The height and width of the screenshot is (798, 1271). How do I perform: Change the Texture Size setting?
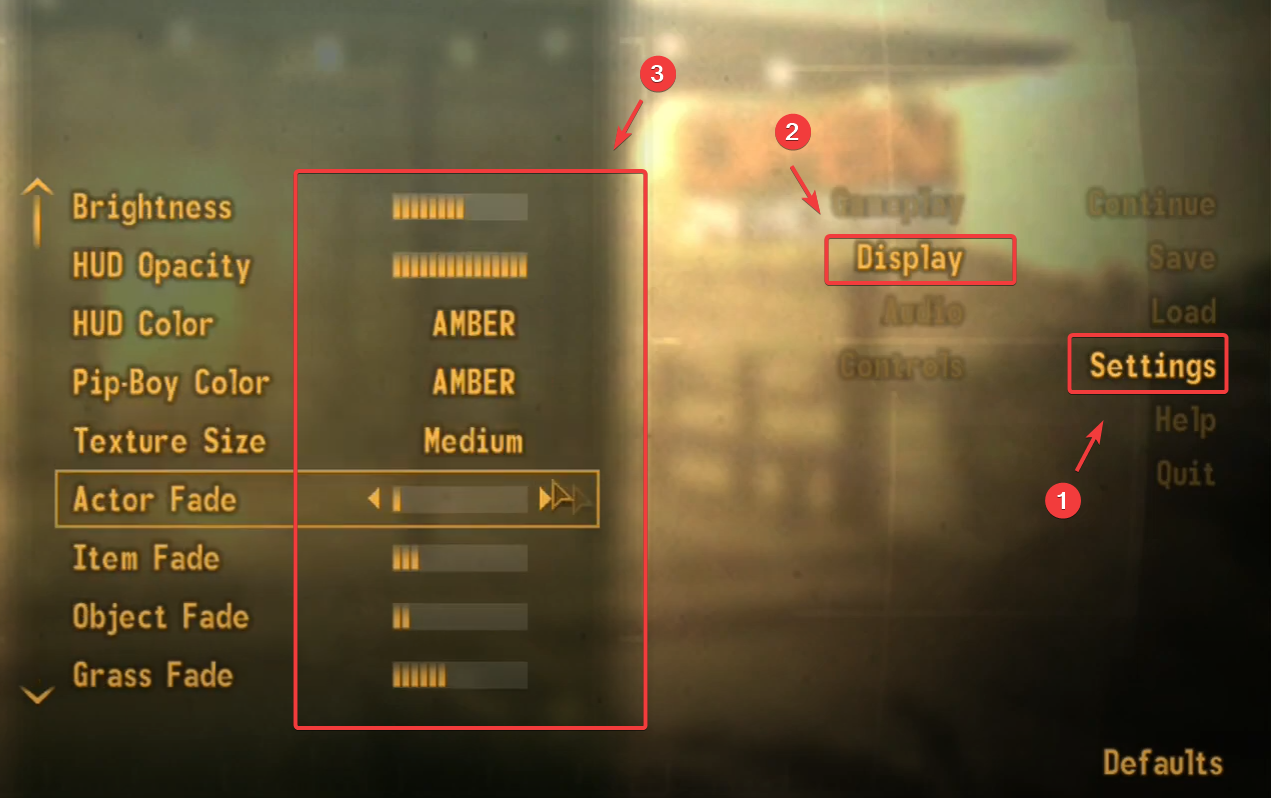(473, 440)
